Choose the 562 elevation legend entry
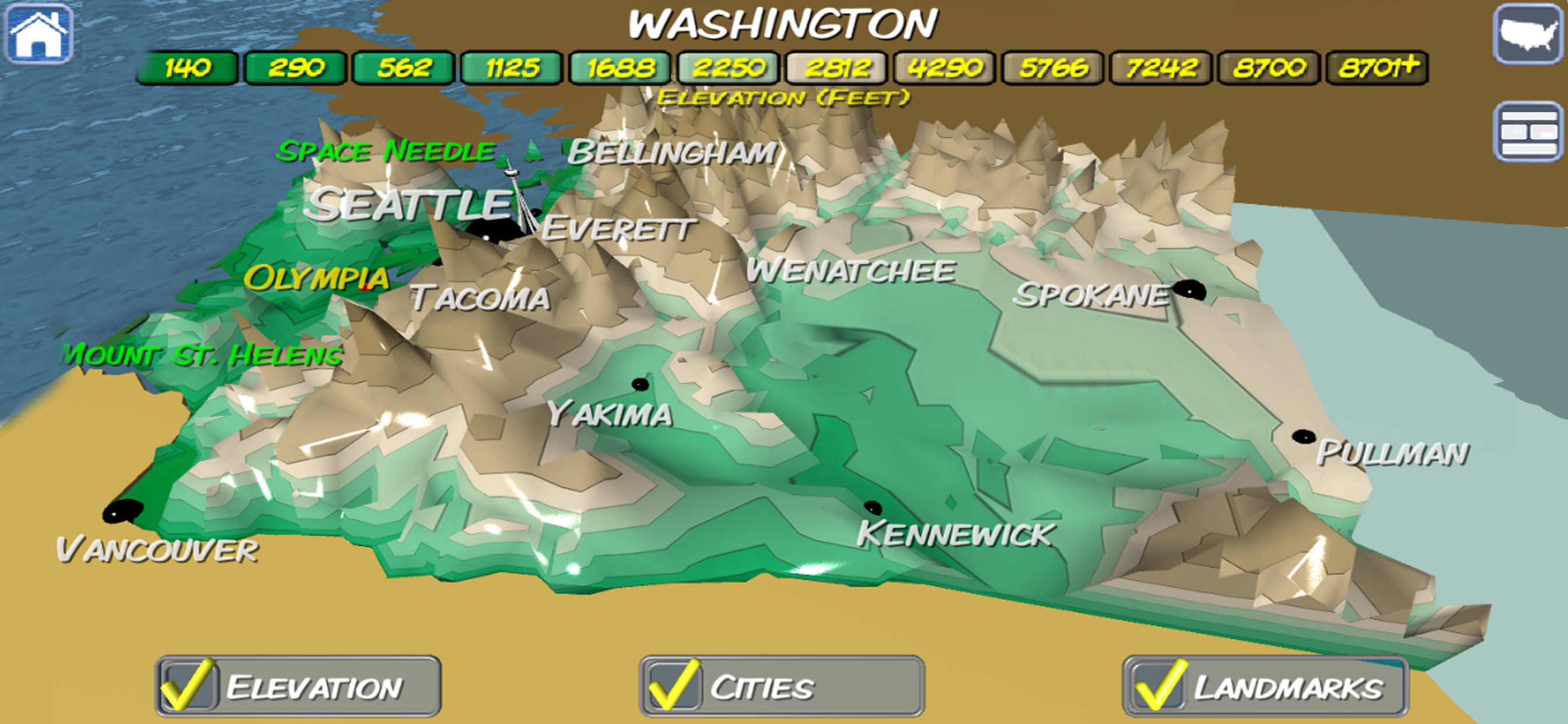 [404, 68]
